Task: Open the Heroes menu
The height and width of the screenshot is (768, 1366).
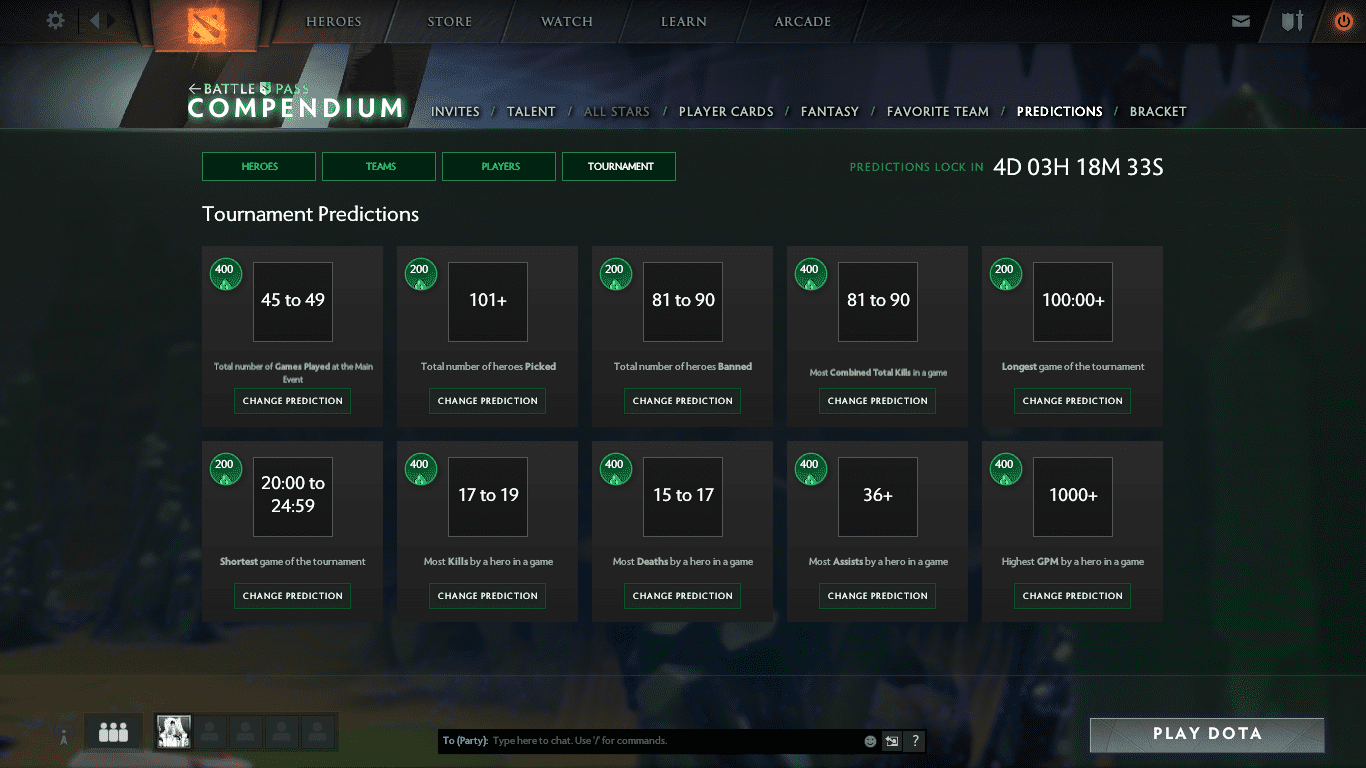Action: click(x=334, y=22)
